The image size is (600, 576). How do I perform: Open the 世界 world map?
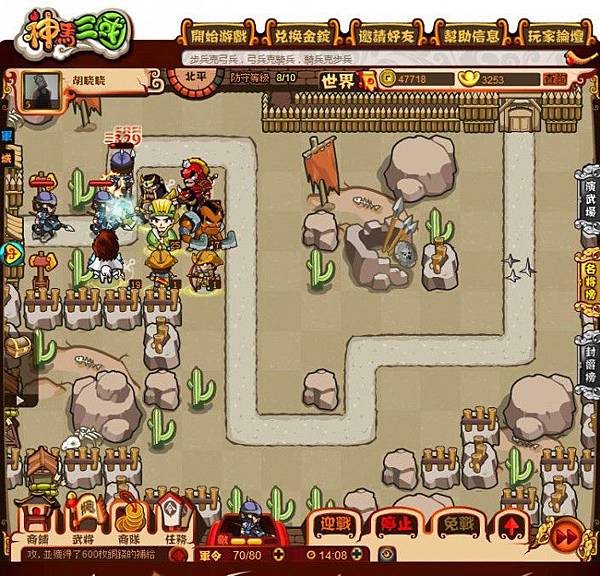[338, 80]
